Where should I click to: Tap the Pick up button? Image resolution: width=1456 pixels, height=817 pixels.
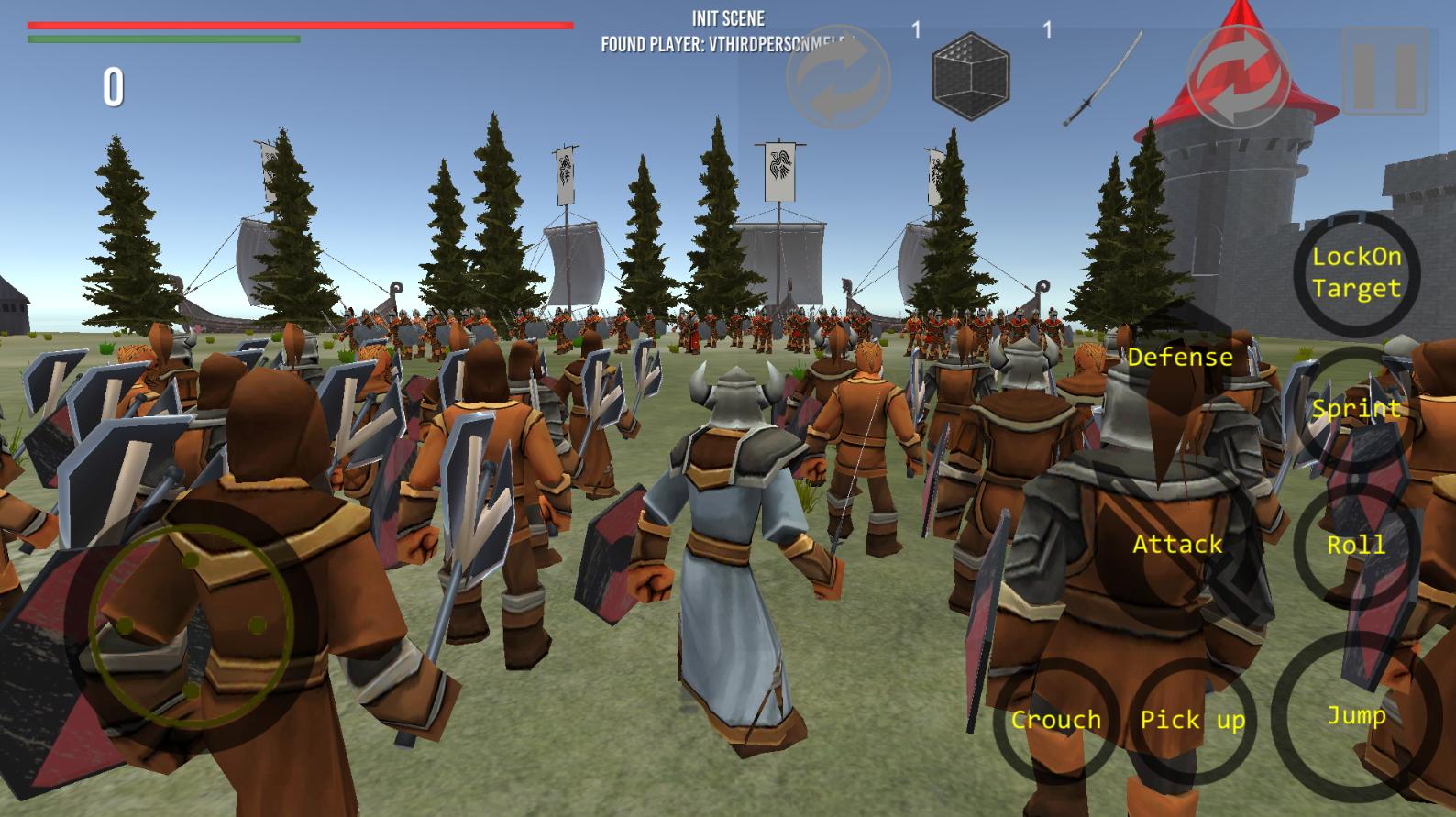click(1192, 721)
